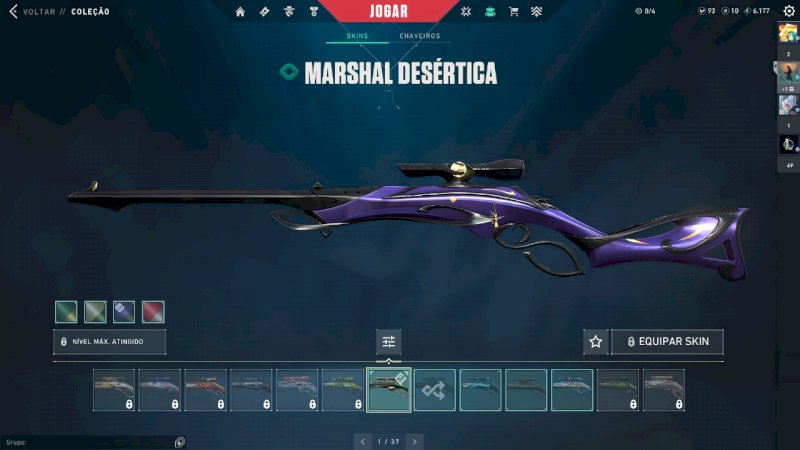The image size is (800, 450).
Task: Open the skin filter sliders button
Action: 389,342
